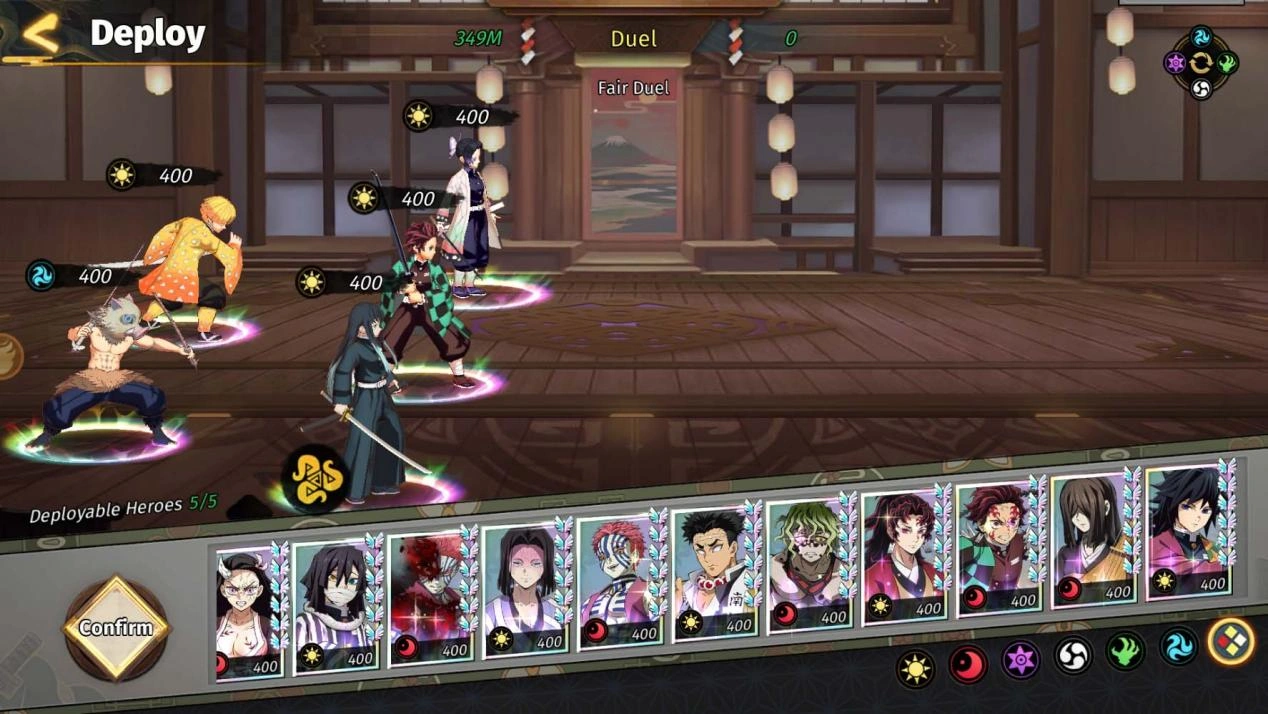Filter heroes by the sun element
This screenshot has height=714, width=1268.
(915, 668)
